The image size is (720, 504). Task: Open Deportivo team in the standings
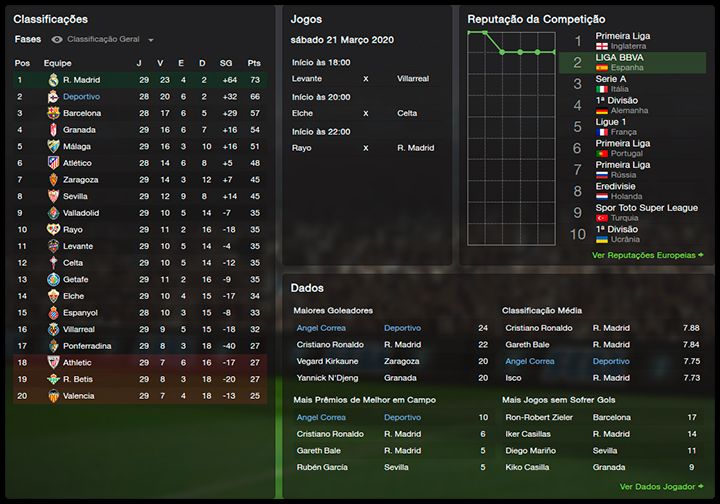pyautogui.click(x=82, y=96)
